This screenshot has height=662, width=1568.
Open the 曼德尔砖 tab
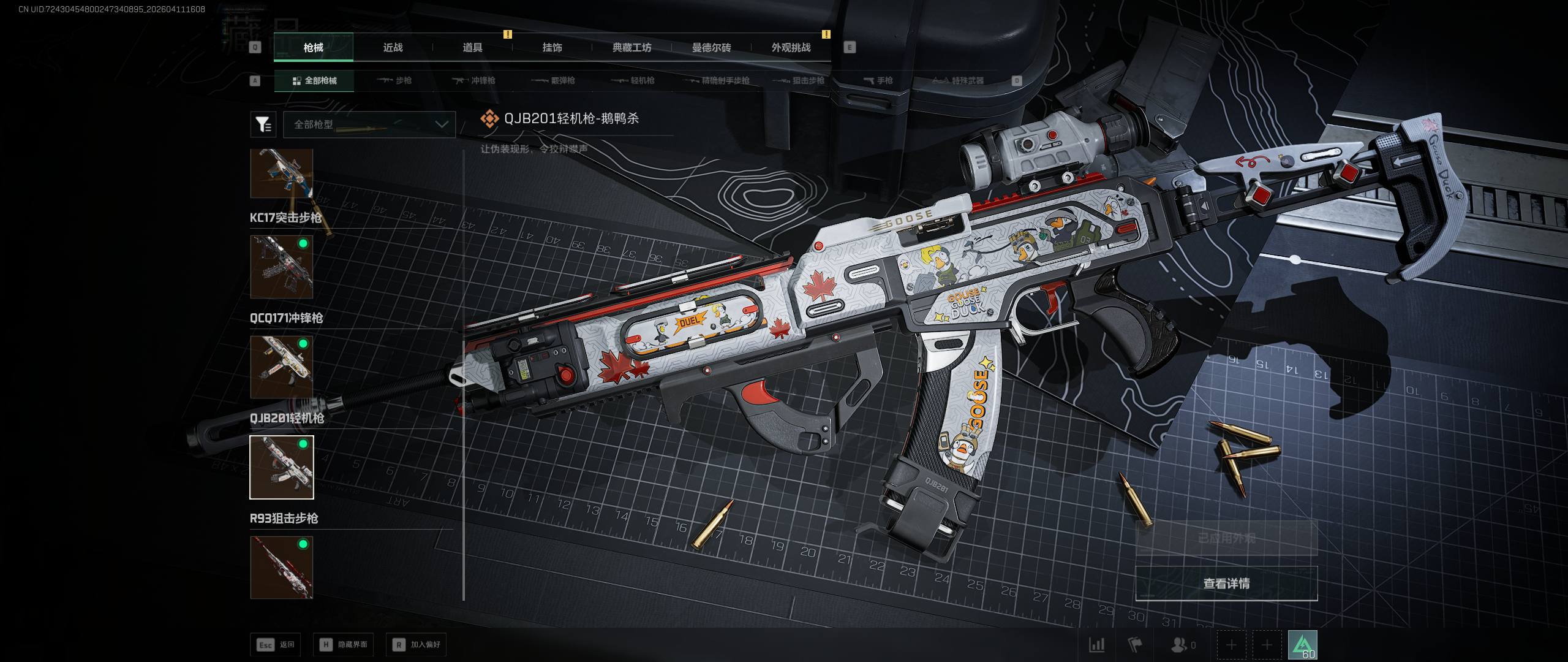711,48
